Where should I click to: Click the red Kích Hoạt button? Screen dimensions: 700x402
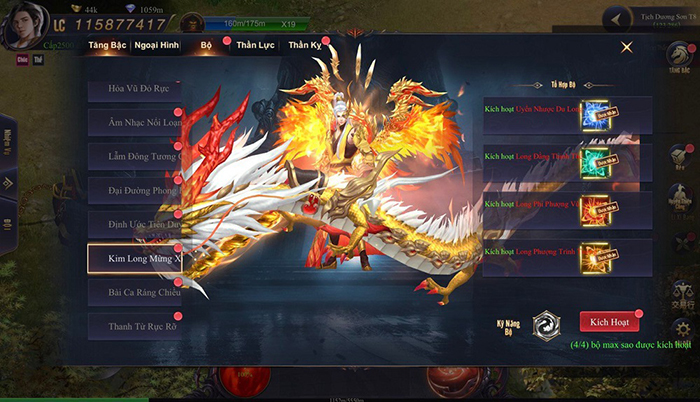609,323
